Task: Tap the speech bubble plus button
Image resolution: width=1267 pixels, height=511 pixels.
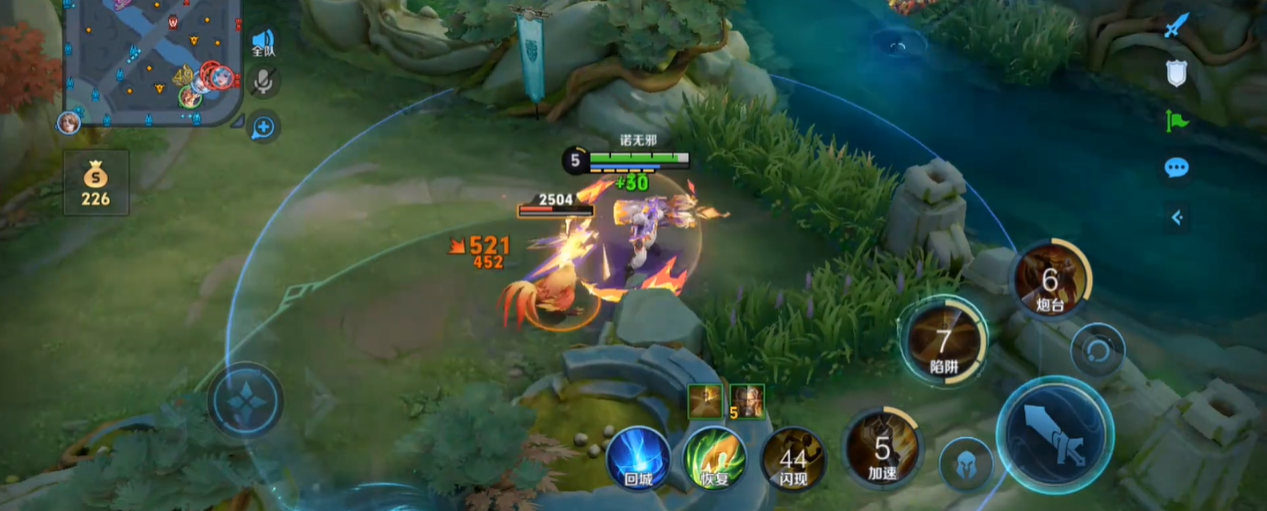Action: click(263, 127)
